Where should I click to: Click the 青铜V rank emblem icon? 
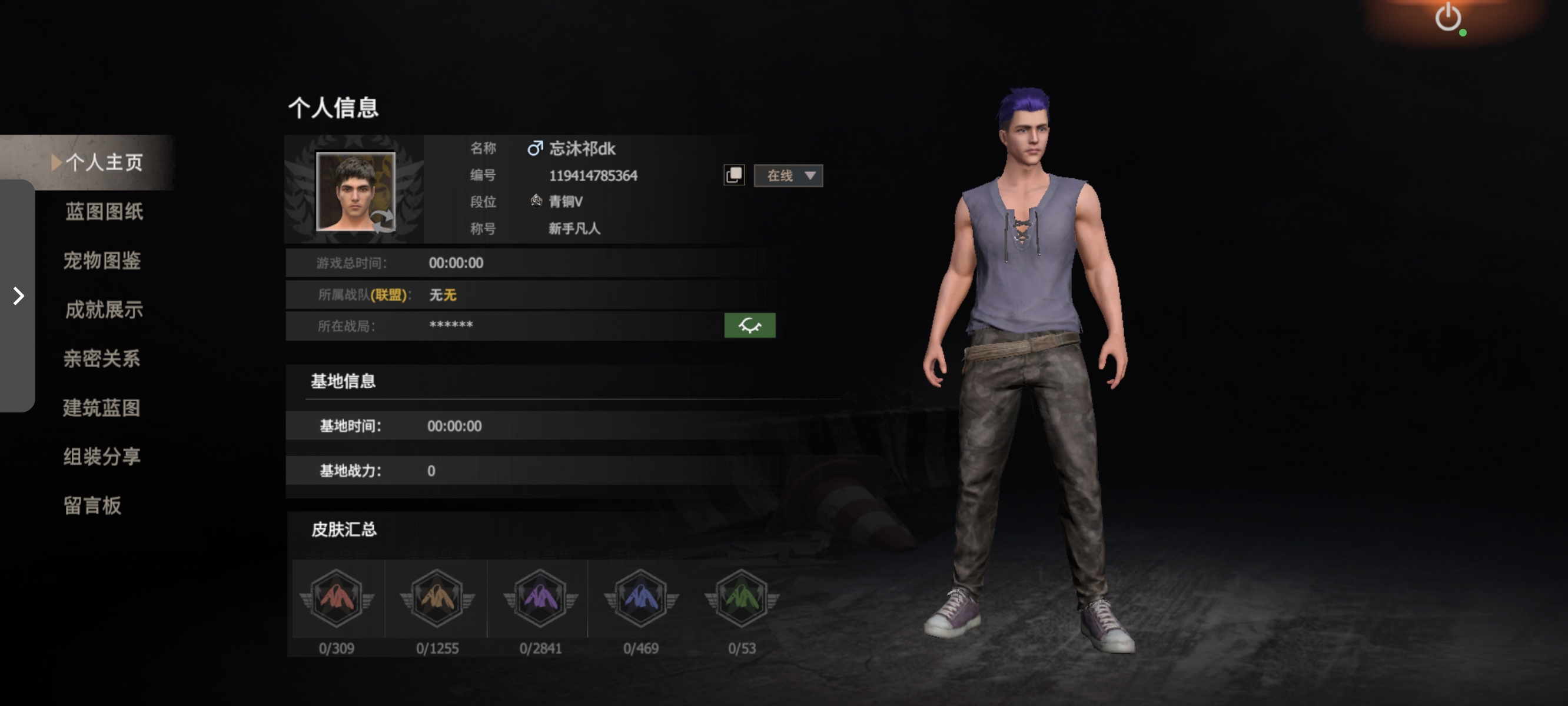click(x=534, y=201)
